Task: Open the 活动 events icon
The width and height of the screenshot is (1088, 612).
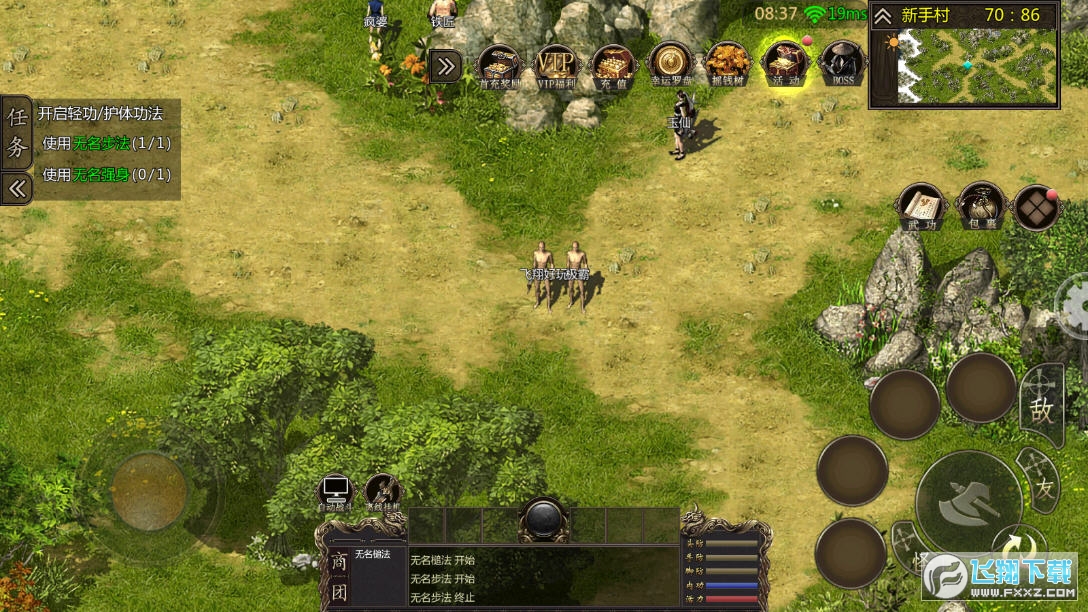Action: click(x=785, y=65)
